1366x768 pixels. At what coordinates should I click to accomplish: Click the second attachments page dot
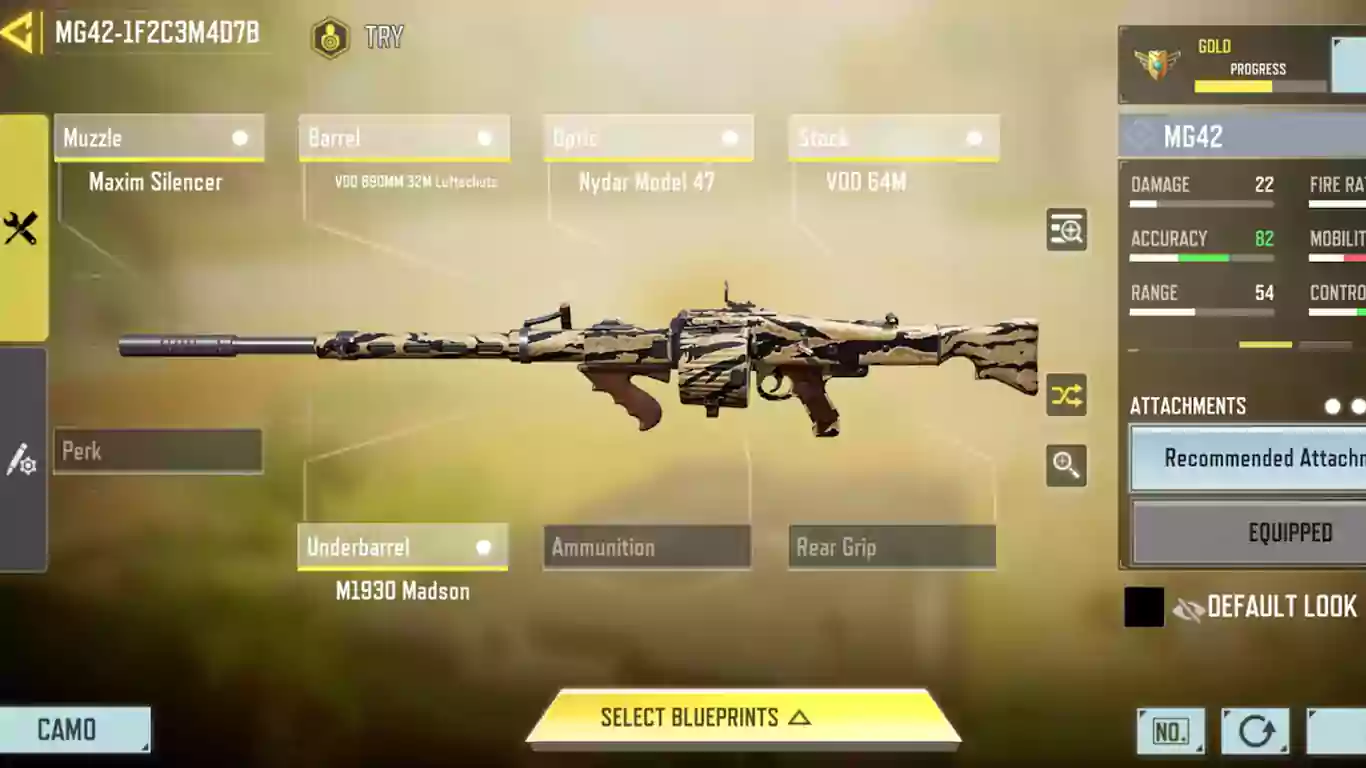point(1358,407)
